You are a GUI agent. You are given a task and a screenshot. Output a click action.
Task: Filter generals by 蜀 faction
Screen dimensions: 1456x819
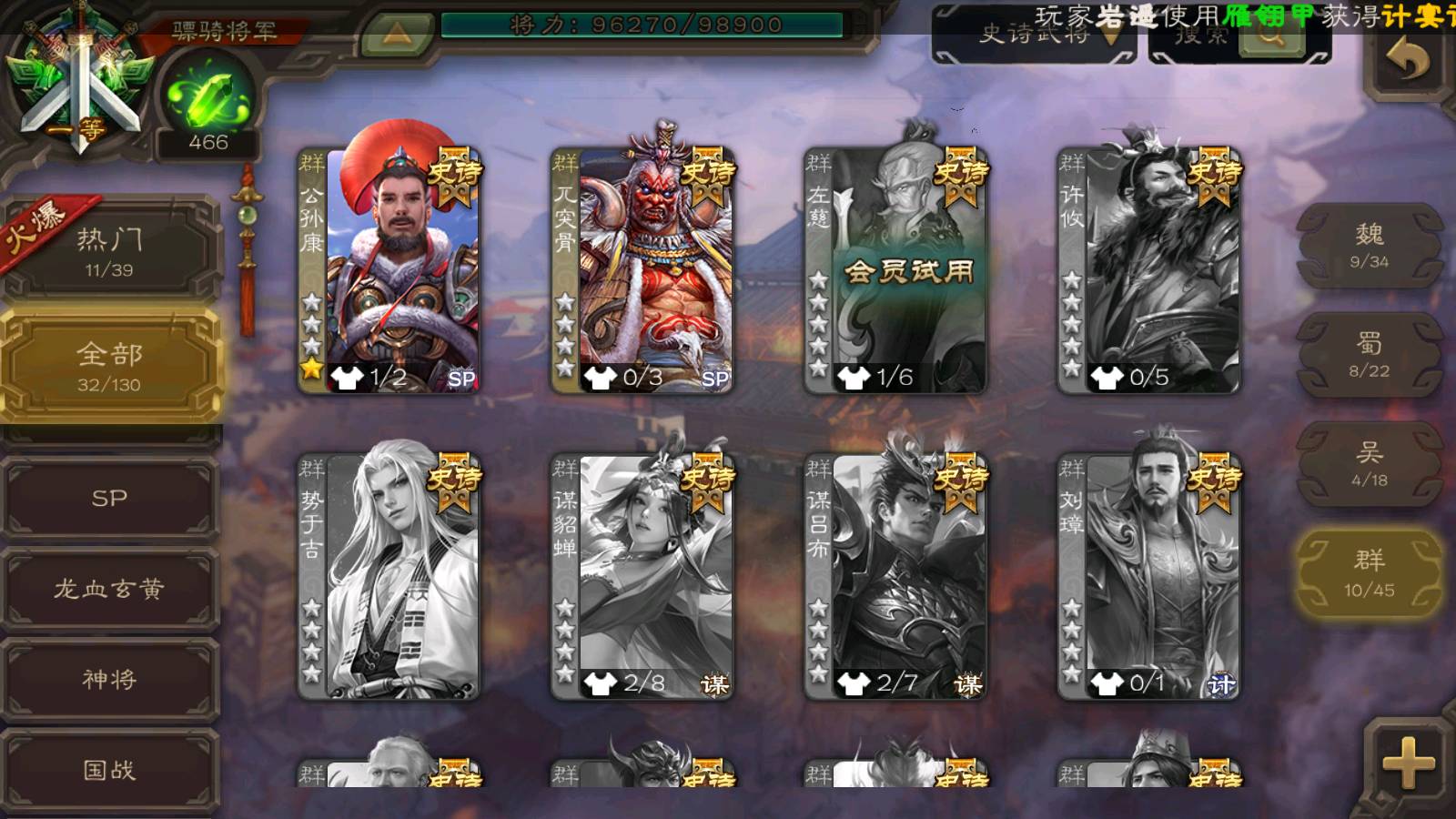point(1369,355)
